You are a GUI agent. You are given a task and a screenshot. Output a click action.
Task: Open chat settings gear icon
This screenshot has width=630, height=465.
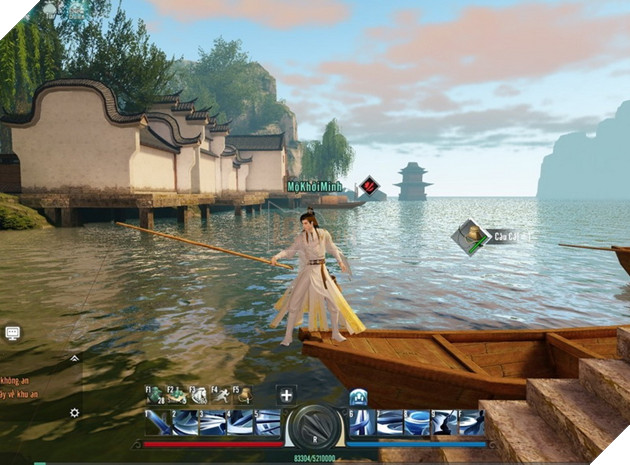73,412
